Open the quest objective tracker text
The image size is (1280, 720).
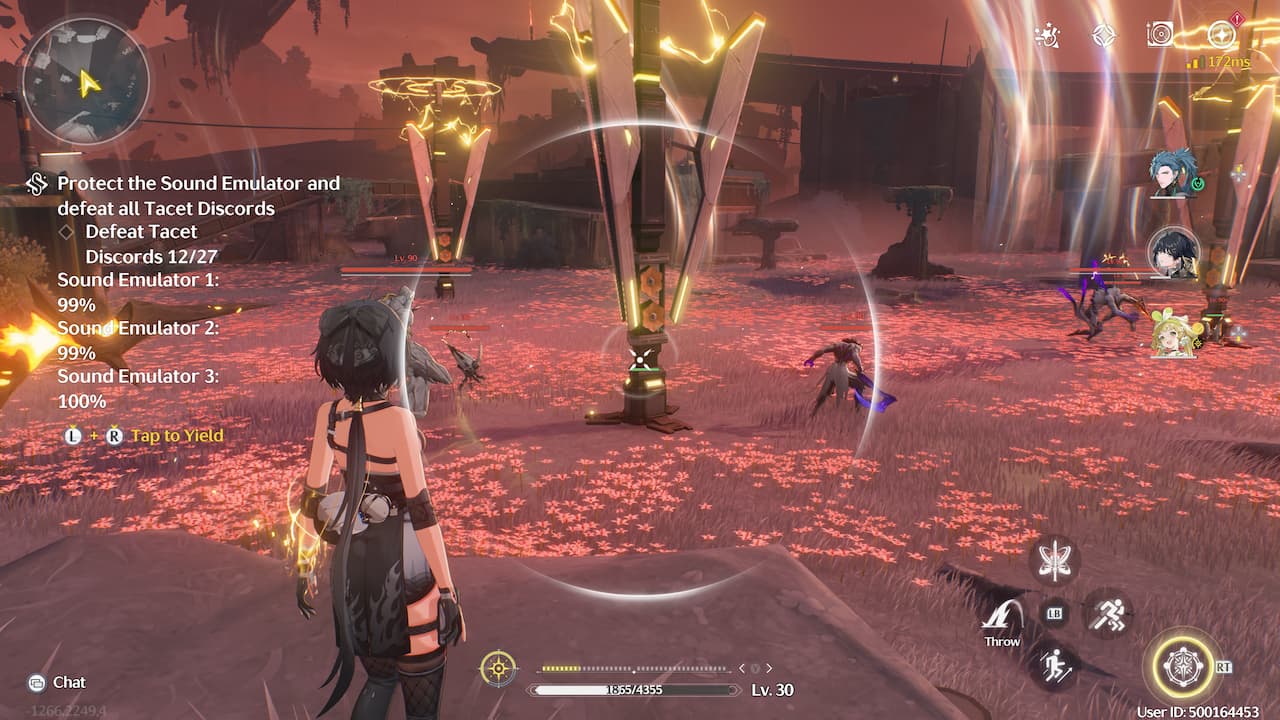point(198,196)
